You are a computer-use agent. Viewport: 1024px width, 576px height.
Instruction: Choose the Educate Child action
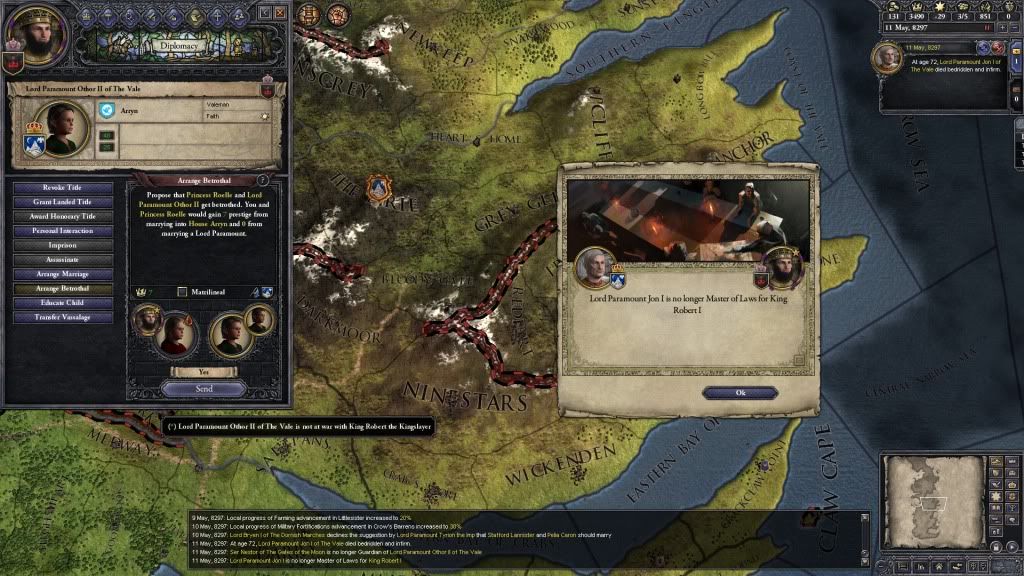62,302
